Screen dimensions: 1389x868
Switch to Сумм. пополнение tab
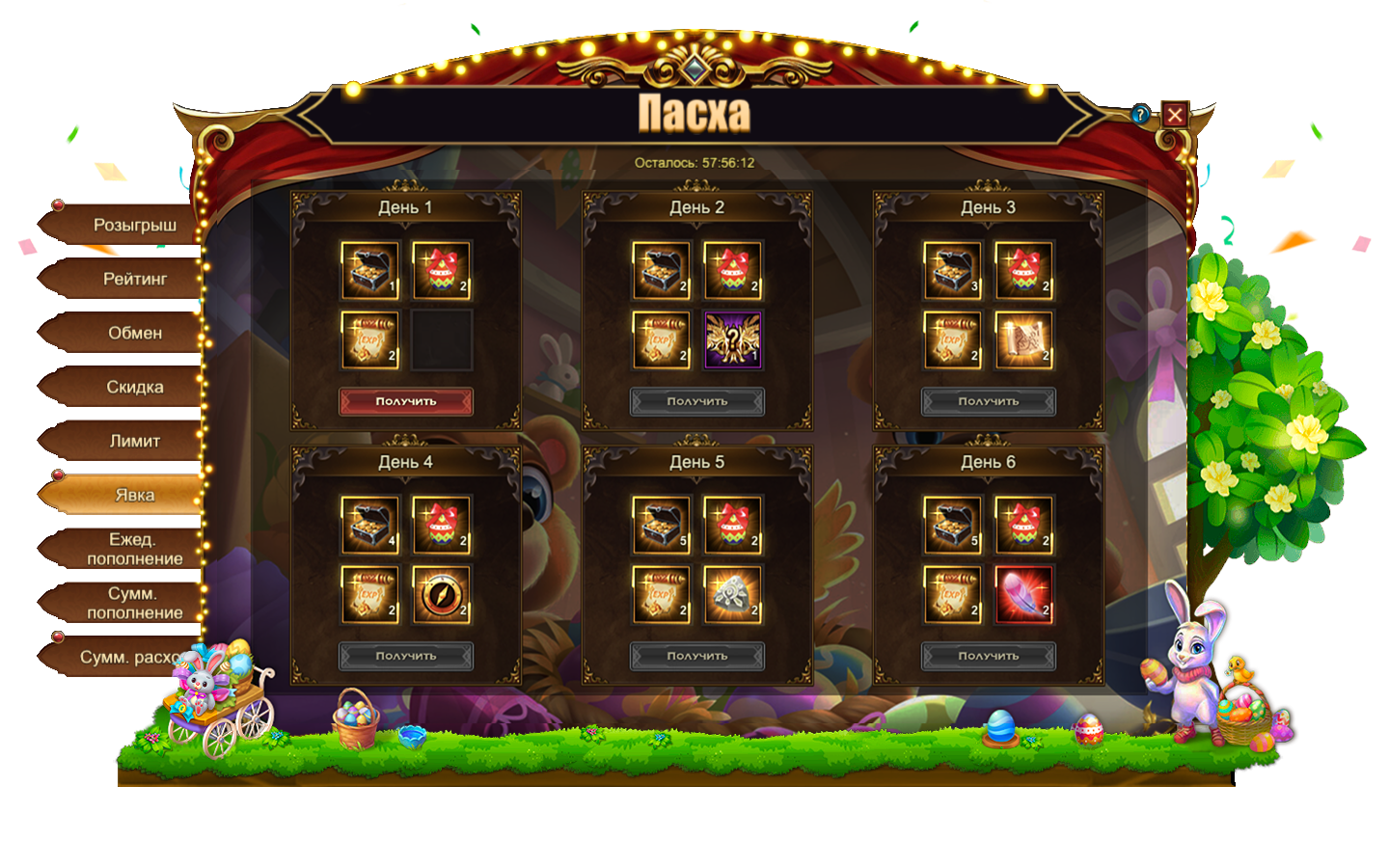coord(134,604)
